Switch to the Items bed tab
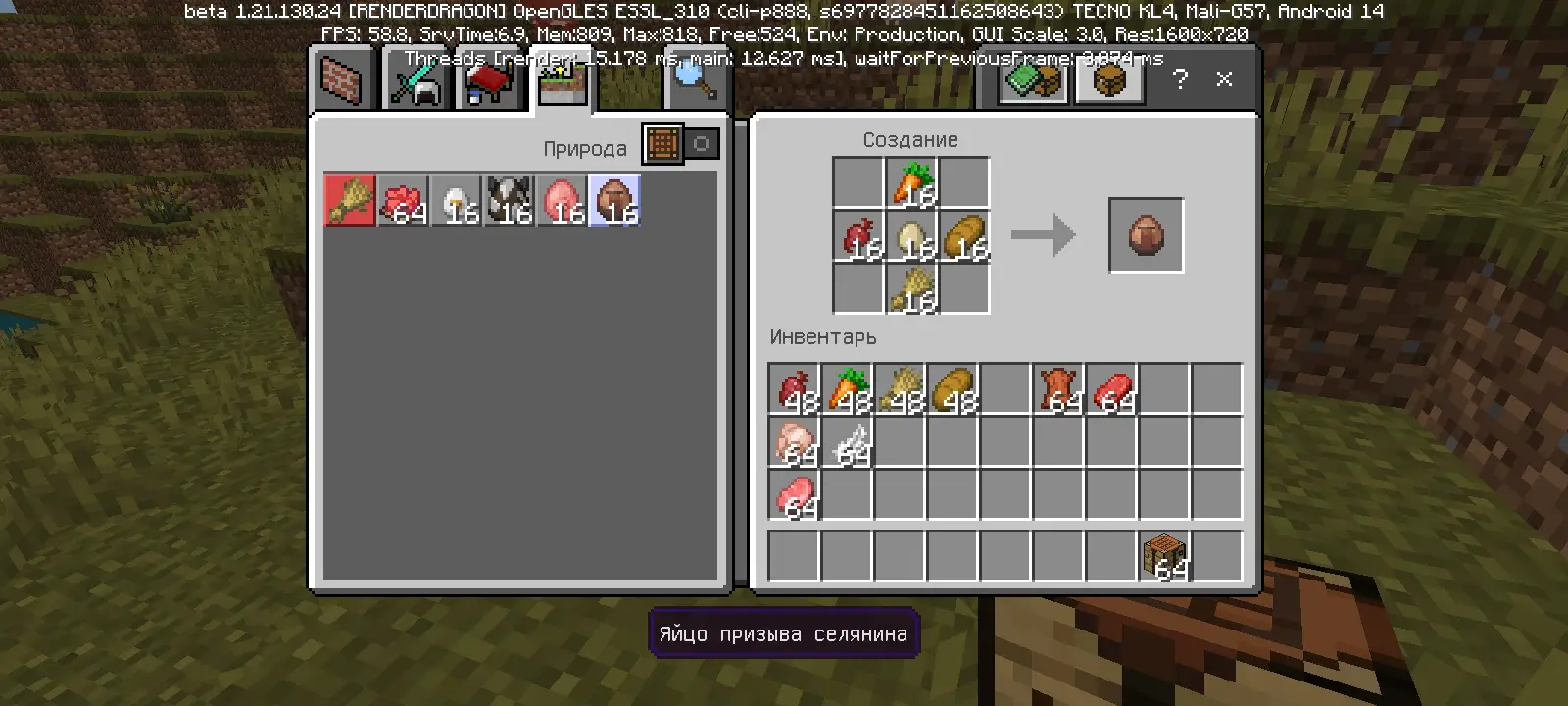 pos(488,82)
